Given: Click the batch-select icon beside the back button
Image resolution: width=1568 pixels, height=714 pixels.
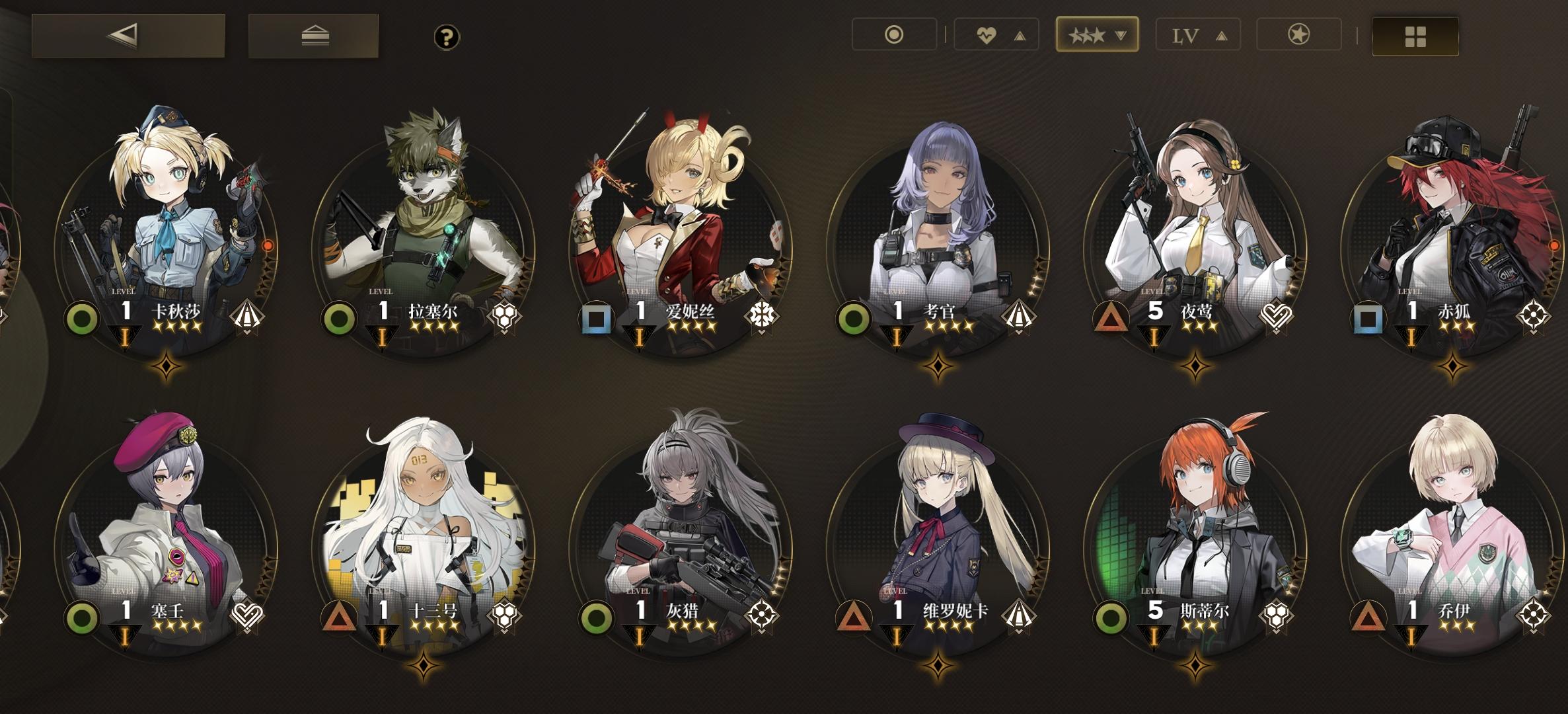Looking at the screenshot, I should (313, 35).
